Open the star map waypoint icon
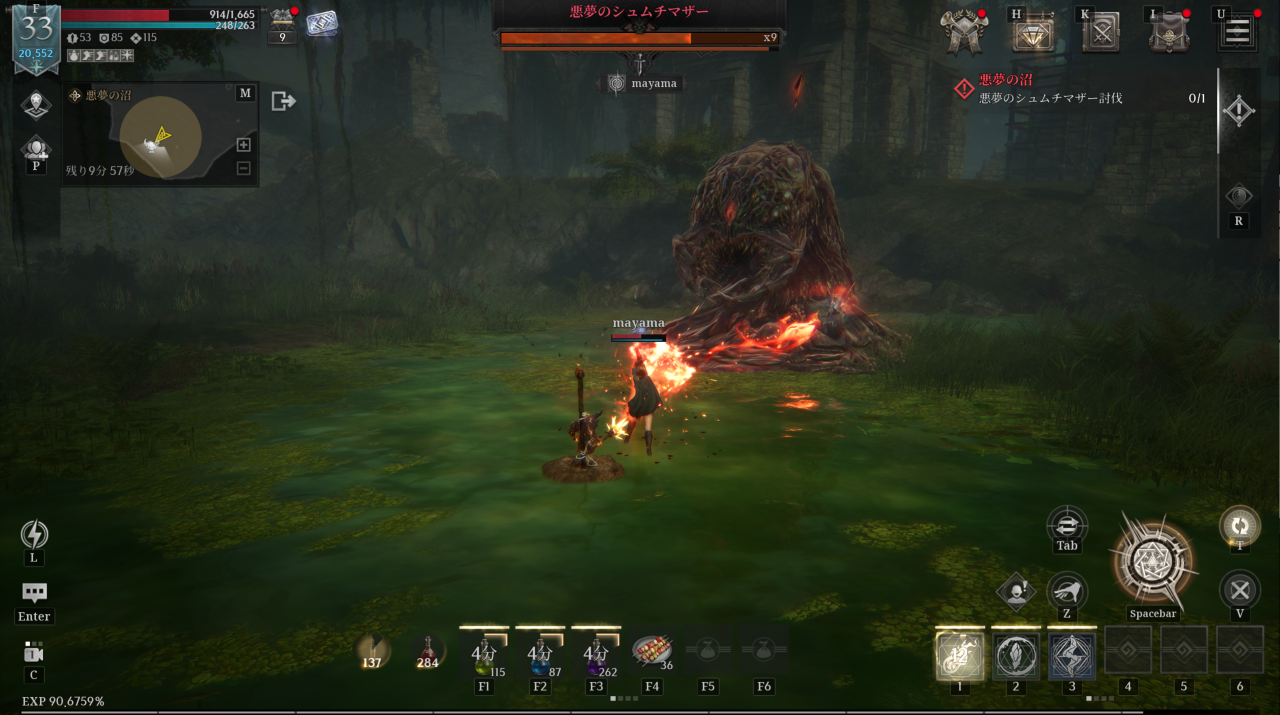 [x=36, y=103]
